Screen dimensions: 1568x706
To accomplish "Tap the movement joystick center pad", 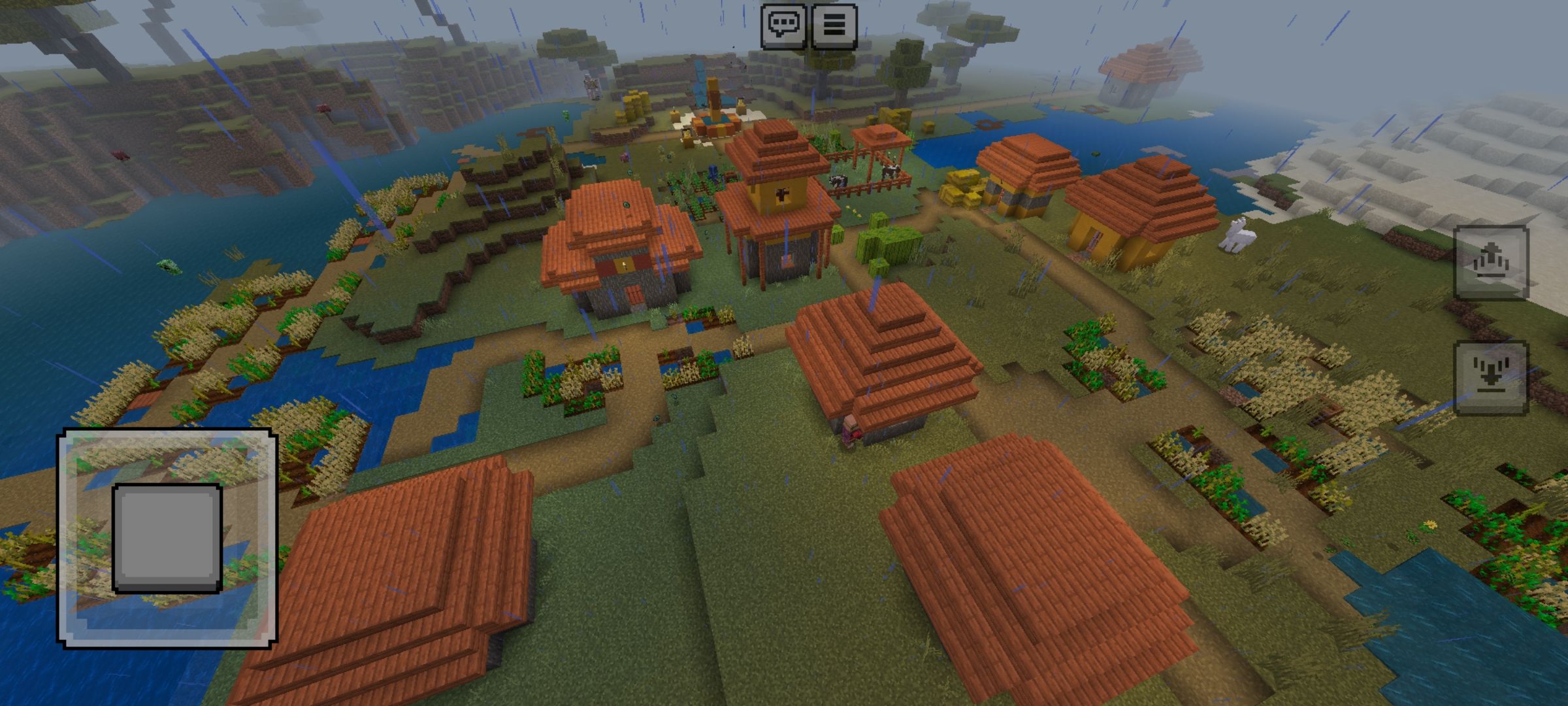I will coord(167,538).
